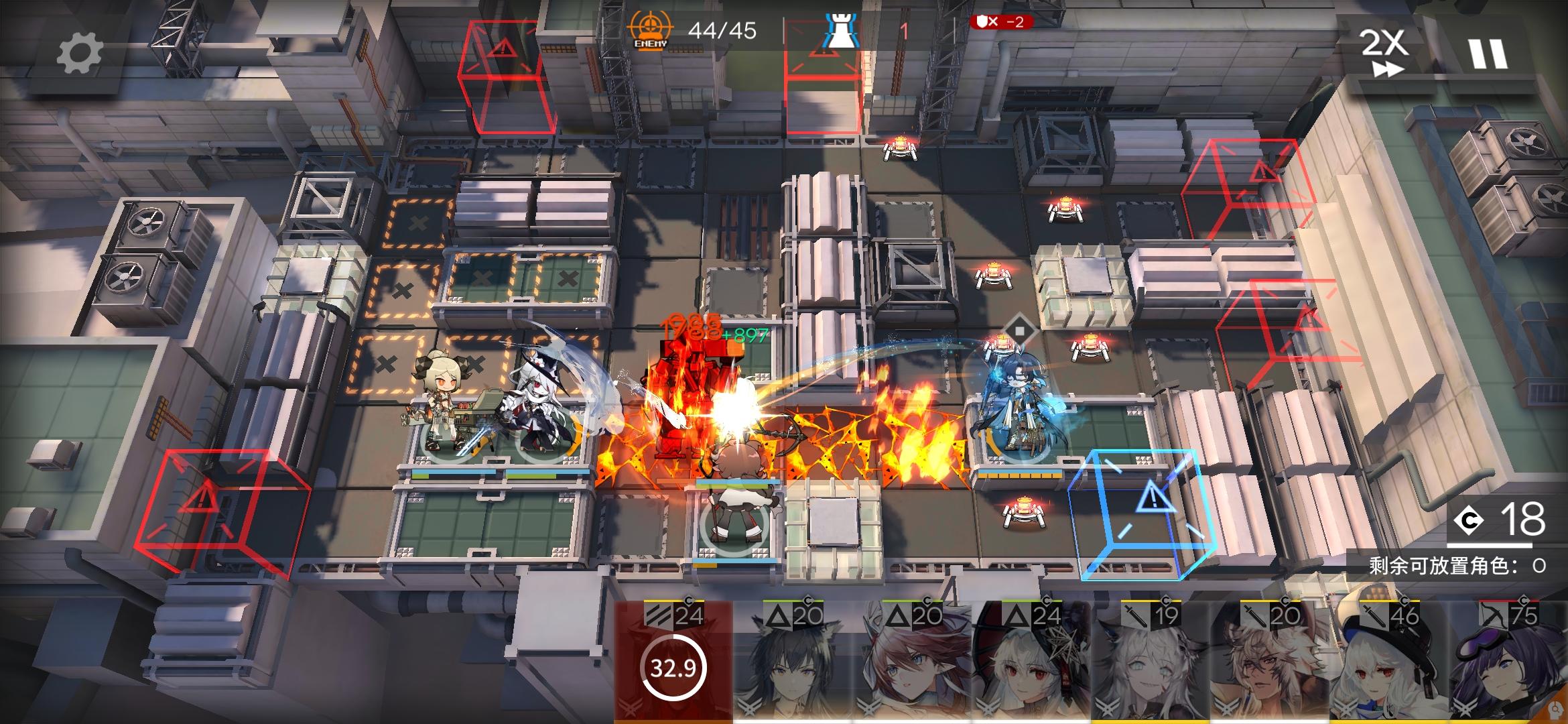Choose the tan-haired guard card costing 20
The image size is (1568, 724).
point(1270,662)
